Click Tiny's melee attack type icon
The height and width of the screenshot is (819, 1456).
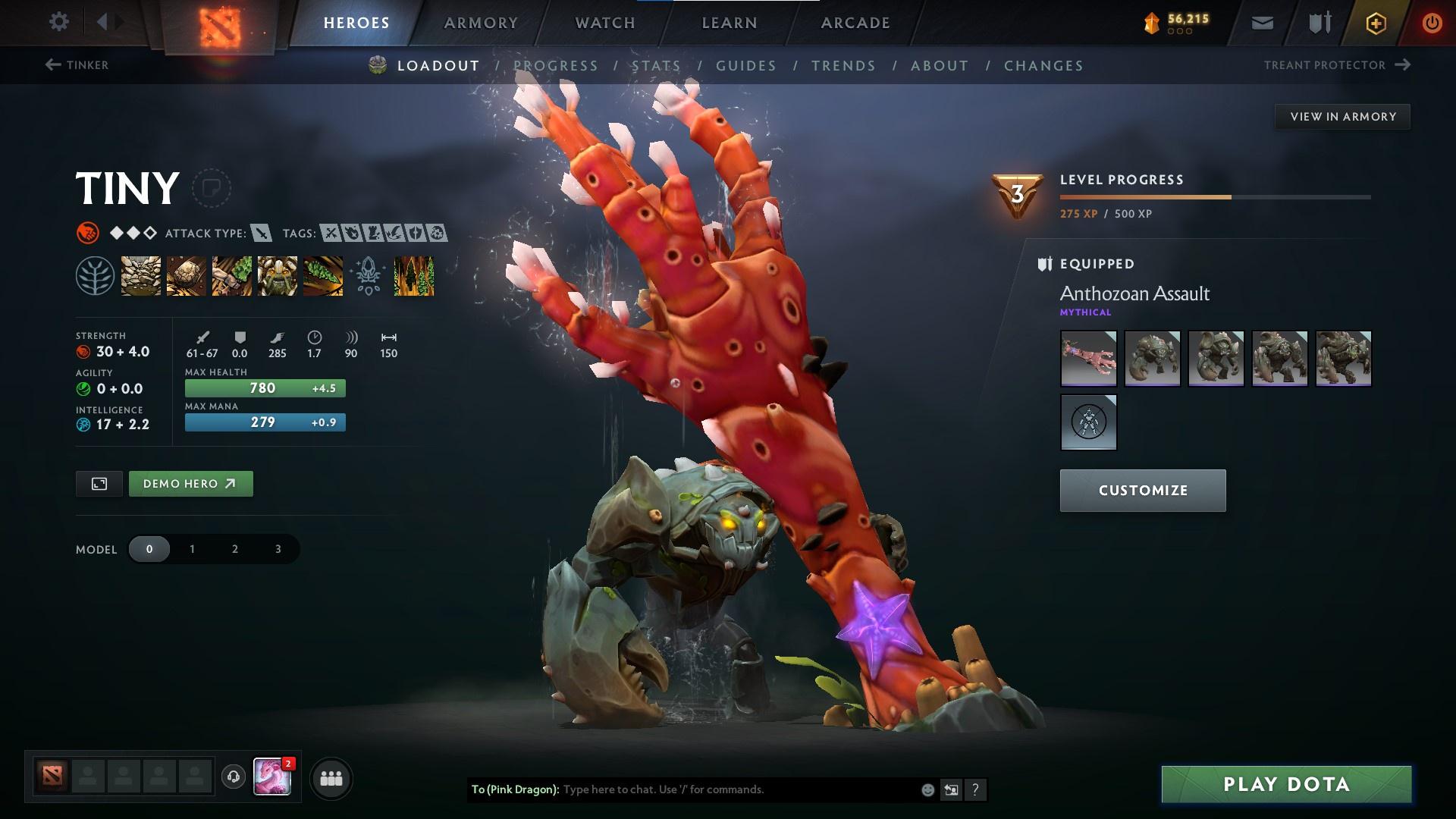tap(260, 234)
